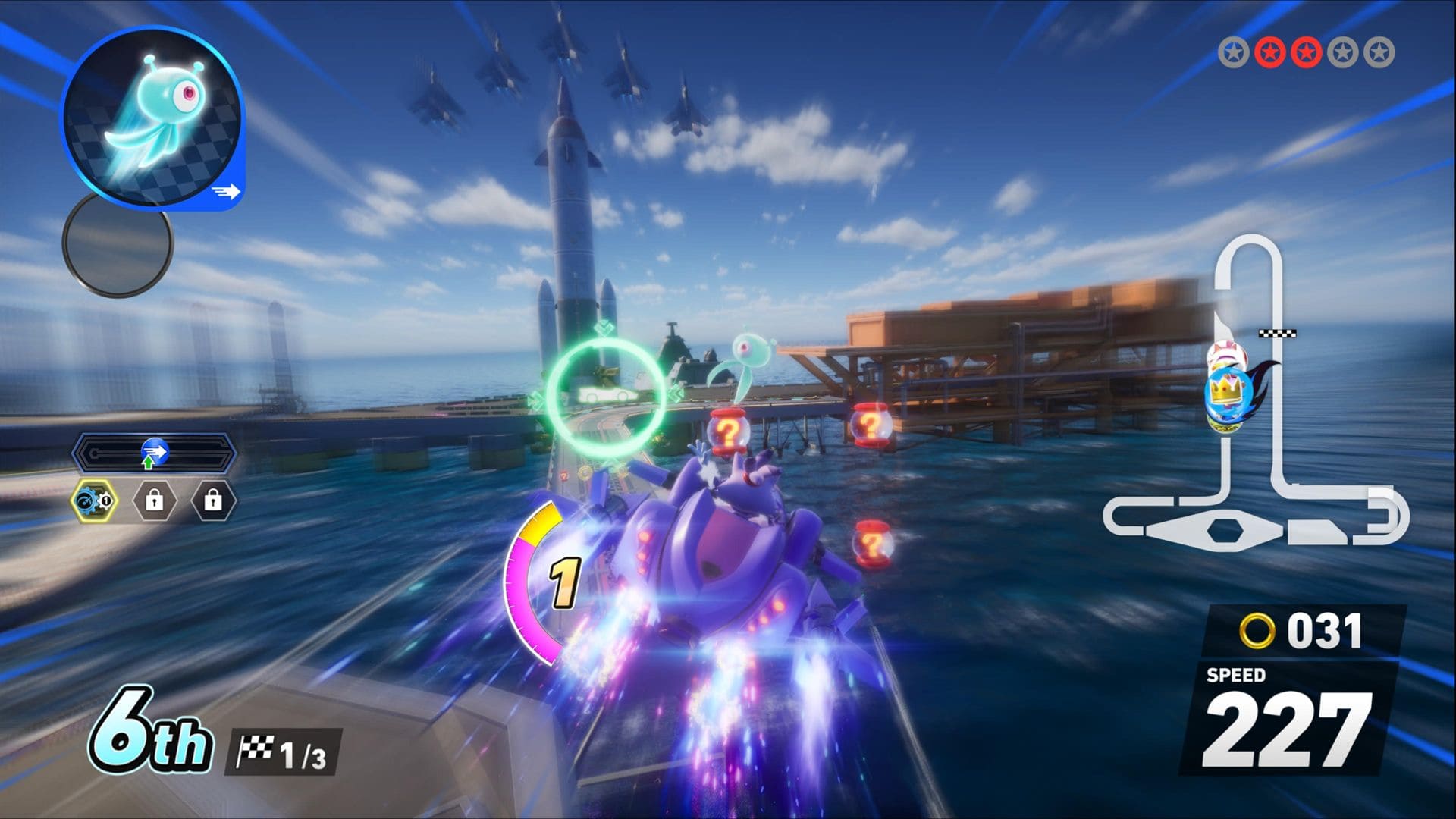
Task: Select the blue arrow gadget bar
Action: click(x=155, y=453)
